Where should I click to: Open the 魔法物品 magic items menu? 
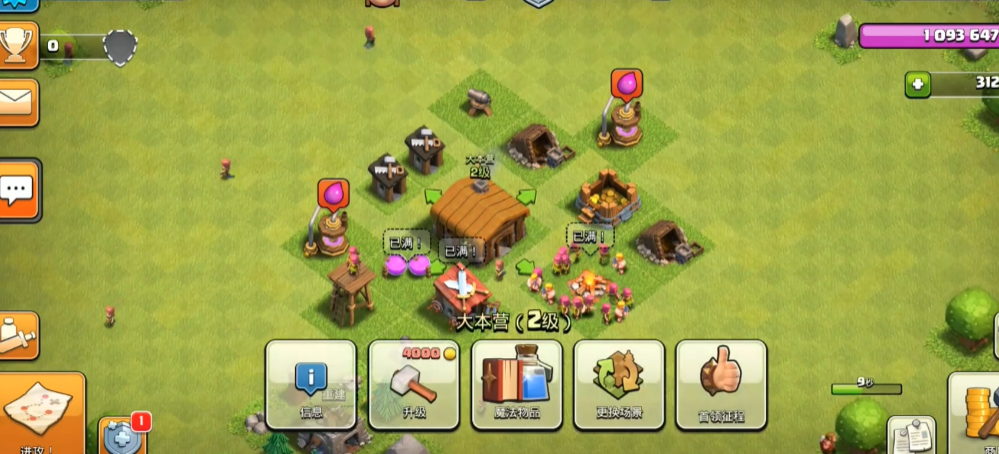pos(517,385)
